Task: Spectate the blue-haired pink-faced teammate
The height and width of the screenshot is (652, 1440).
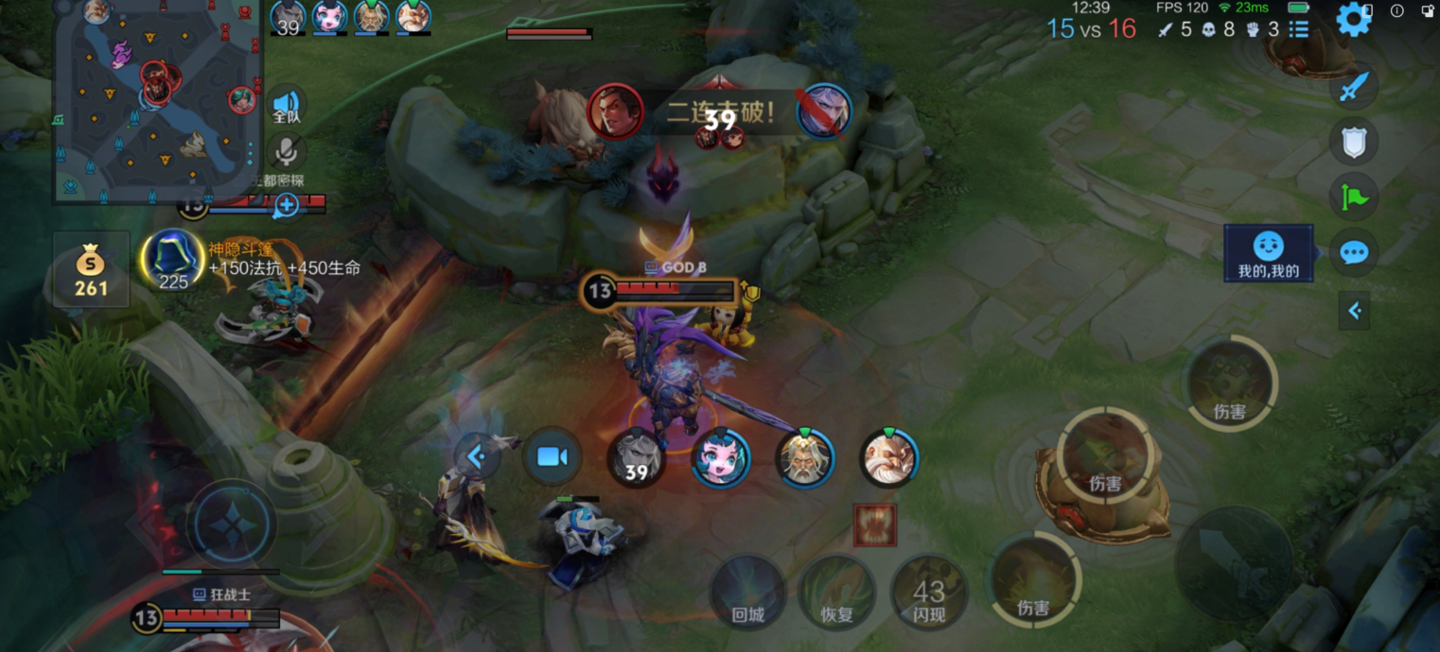Action: click(720, 459)
